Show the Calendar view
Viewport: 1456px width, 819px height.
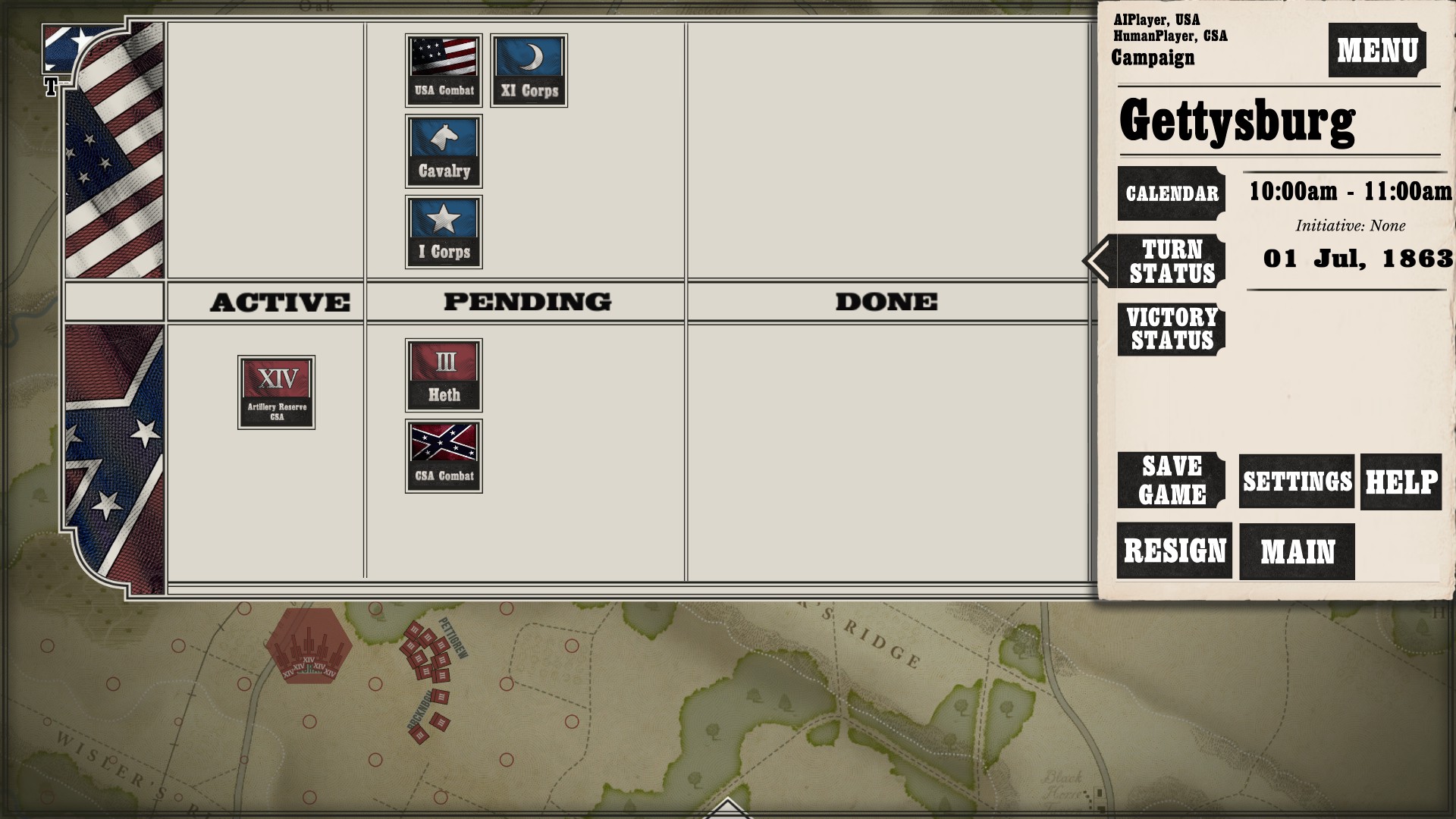point(1171,193)
